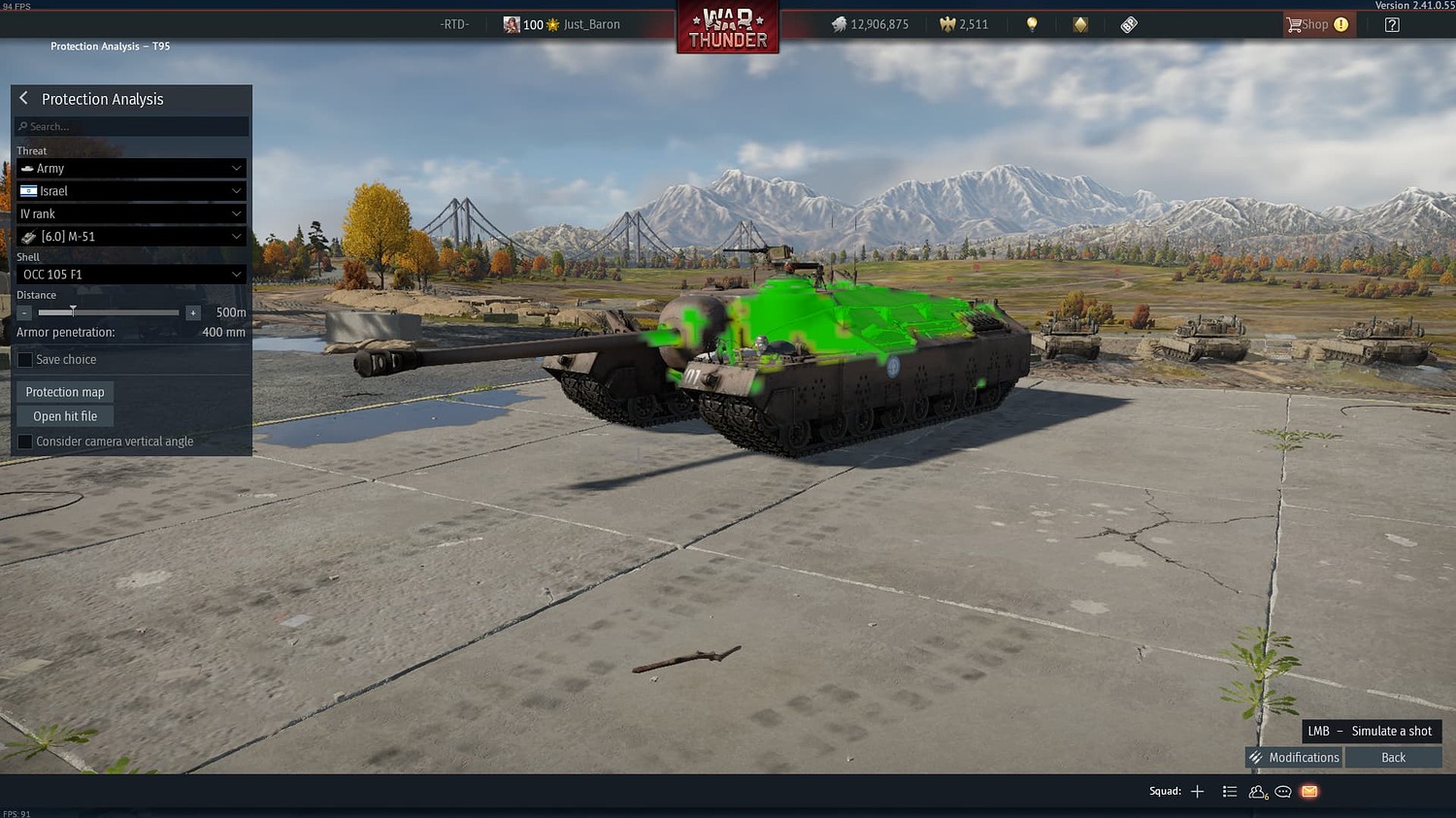Click the help question mark icon
1456x818 pixels.
[1392, 24]
